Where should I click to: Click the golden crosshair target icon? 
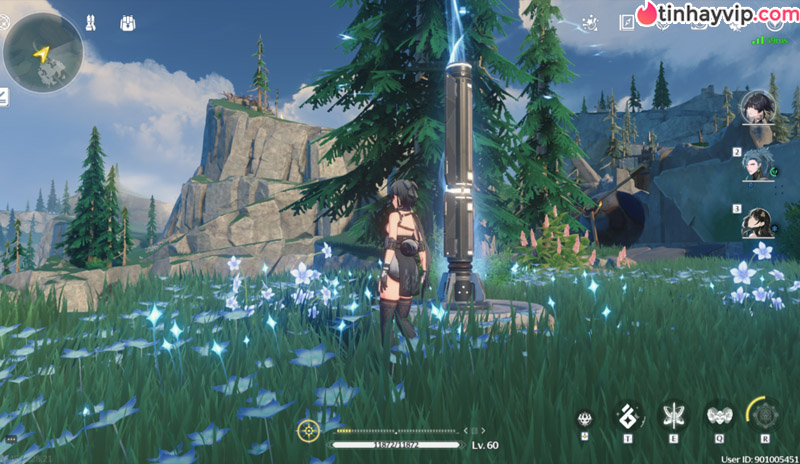(308, 431)
